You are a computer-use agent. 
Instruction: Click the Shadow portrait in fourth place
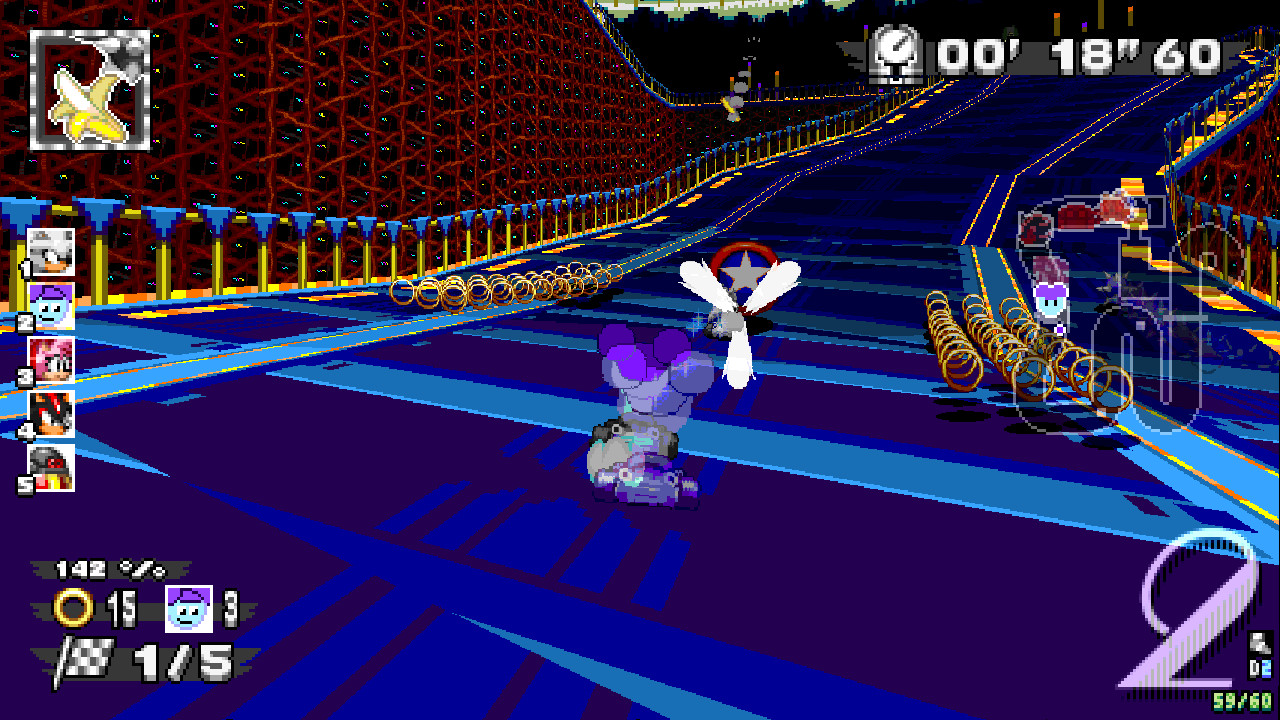(53, 412)
